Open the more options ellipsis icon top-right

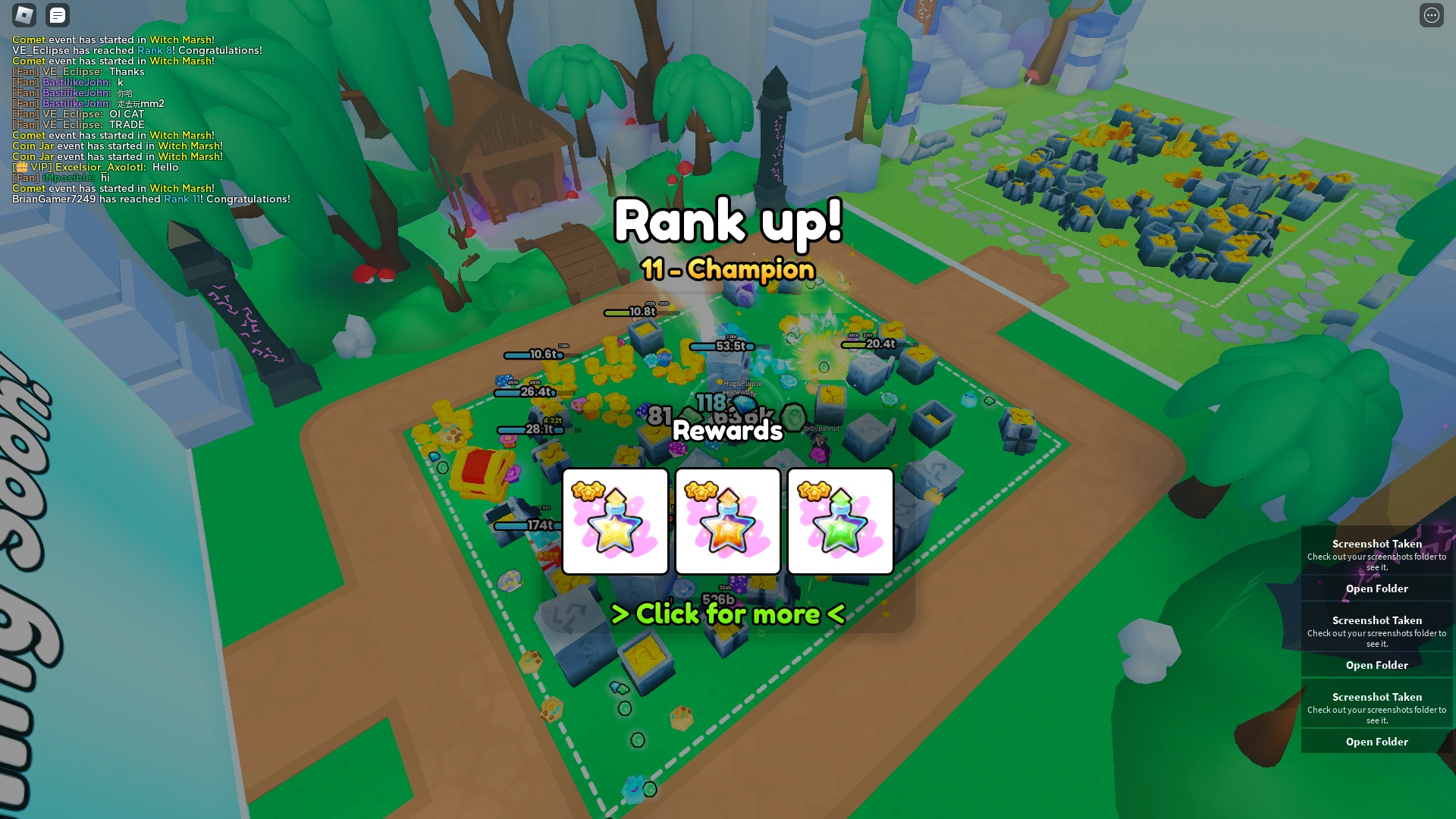[x=1433, y=13]
